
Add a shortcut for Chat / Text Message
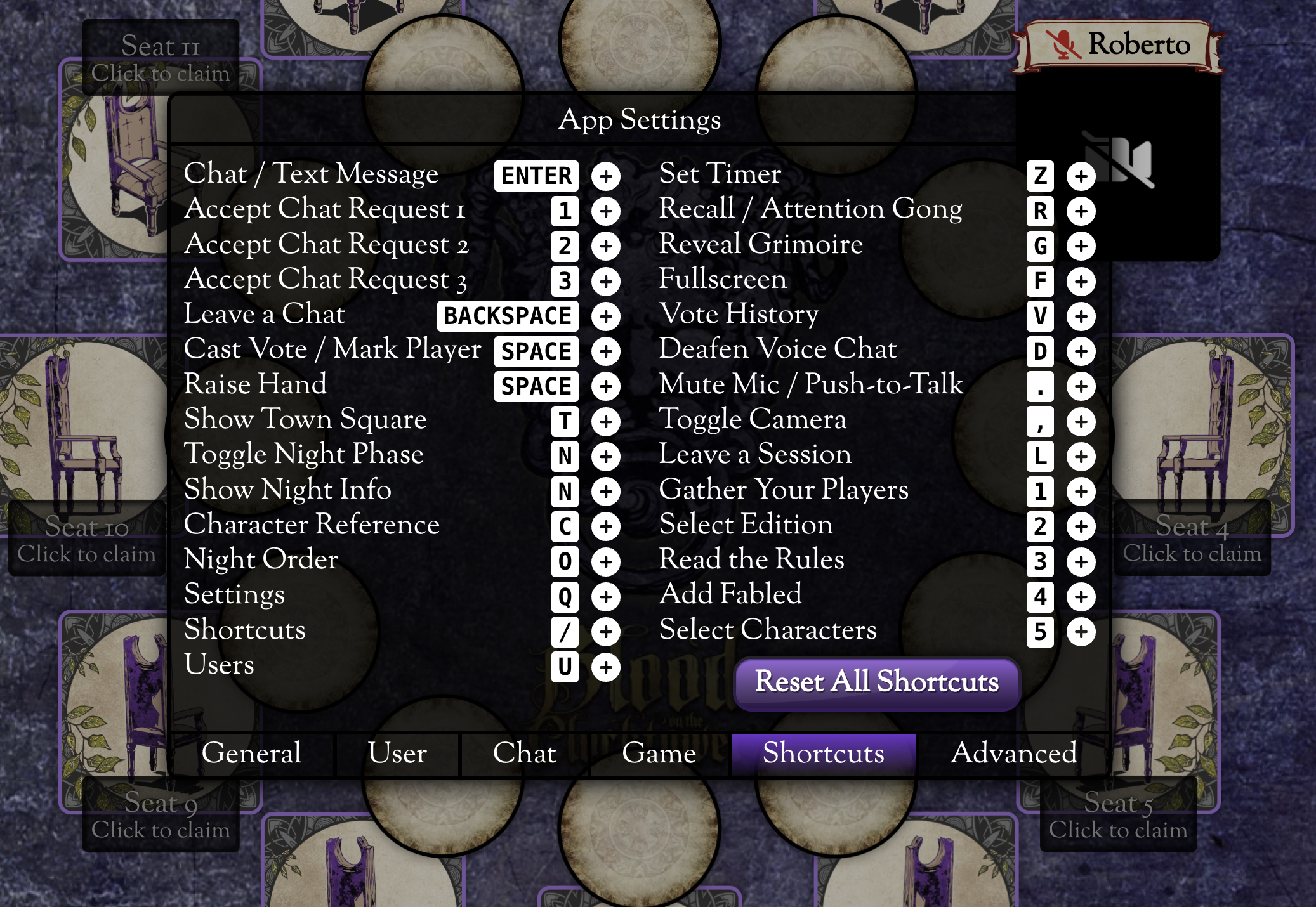coord(606,176)
